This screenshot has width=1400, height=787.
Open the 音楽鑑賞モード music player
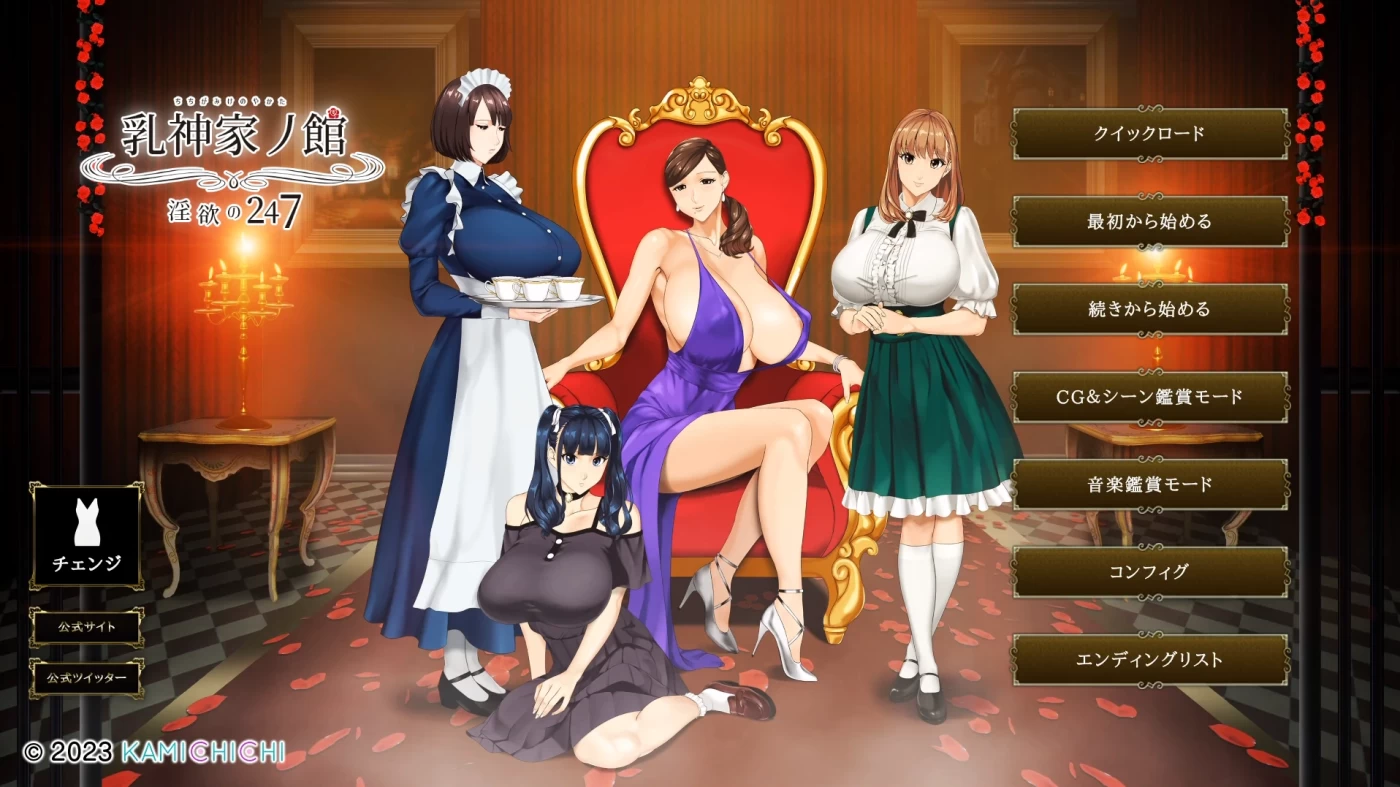(x=1147, y=484)
